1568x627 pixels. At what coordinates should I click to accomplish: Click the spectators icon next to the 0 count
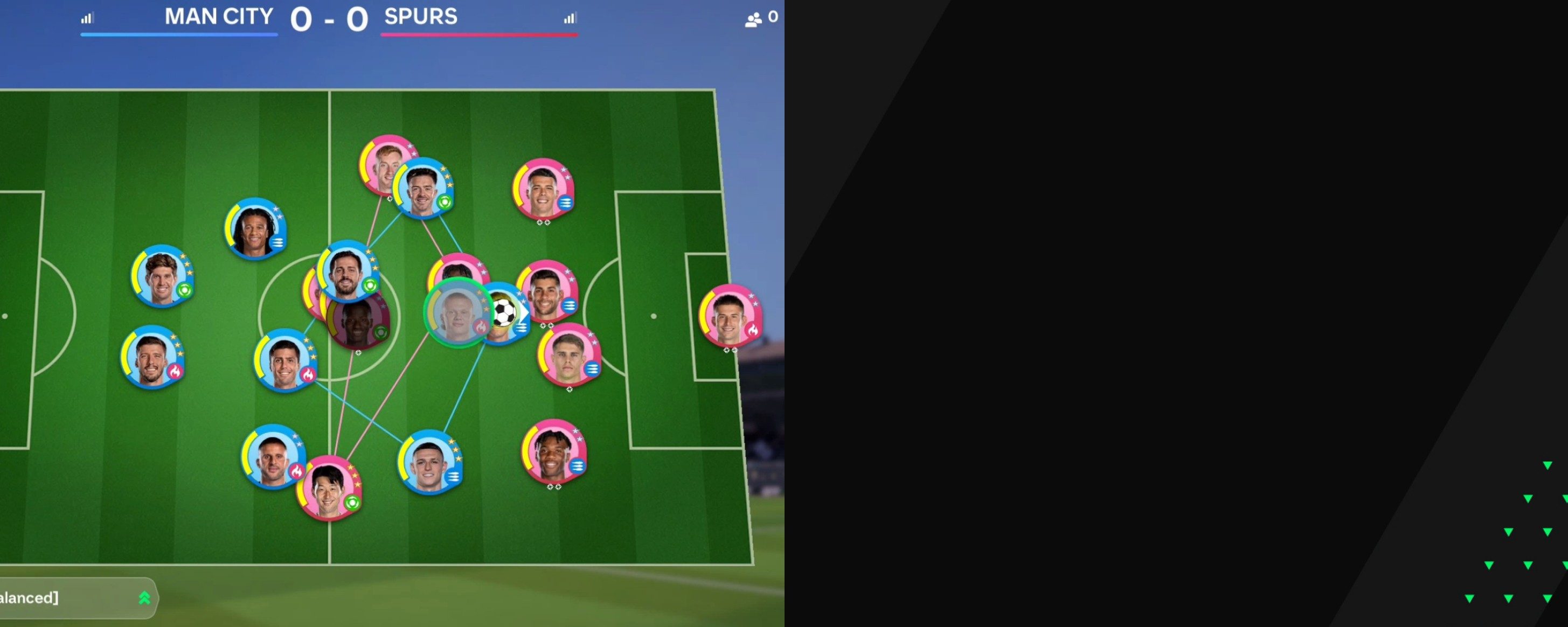click(x=754, y=17)
